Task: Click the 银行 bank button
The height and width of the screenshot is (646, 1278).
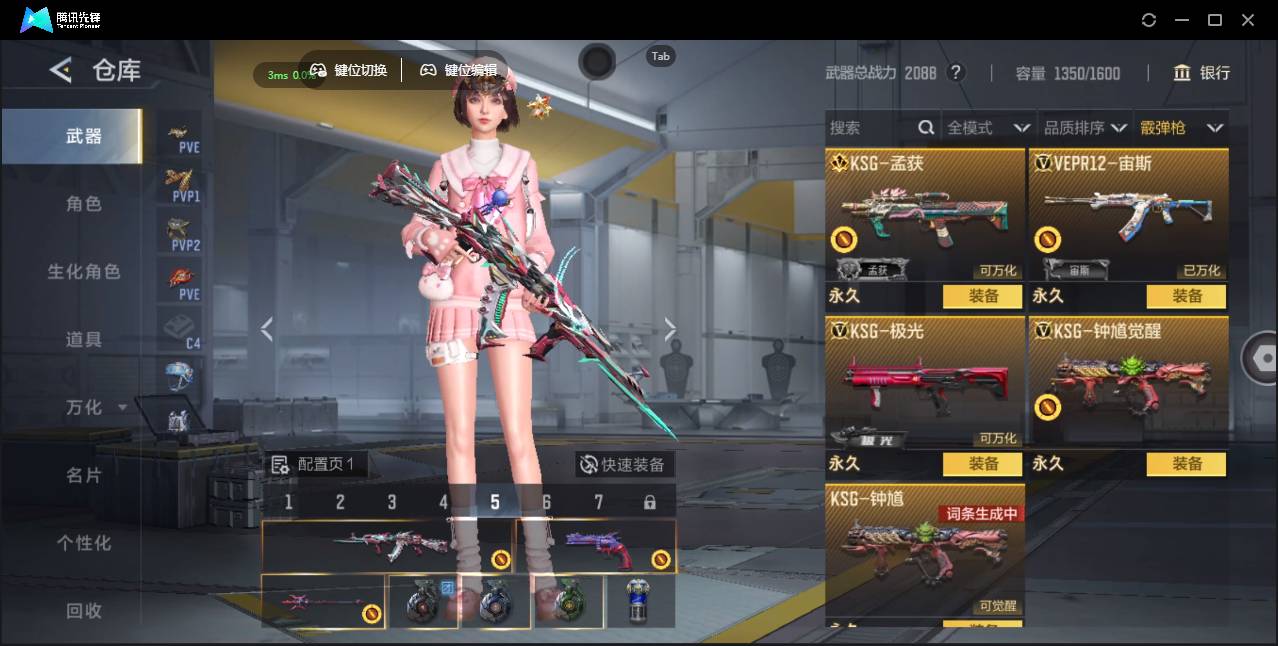Action: point(1202,73)
